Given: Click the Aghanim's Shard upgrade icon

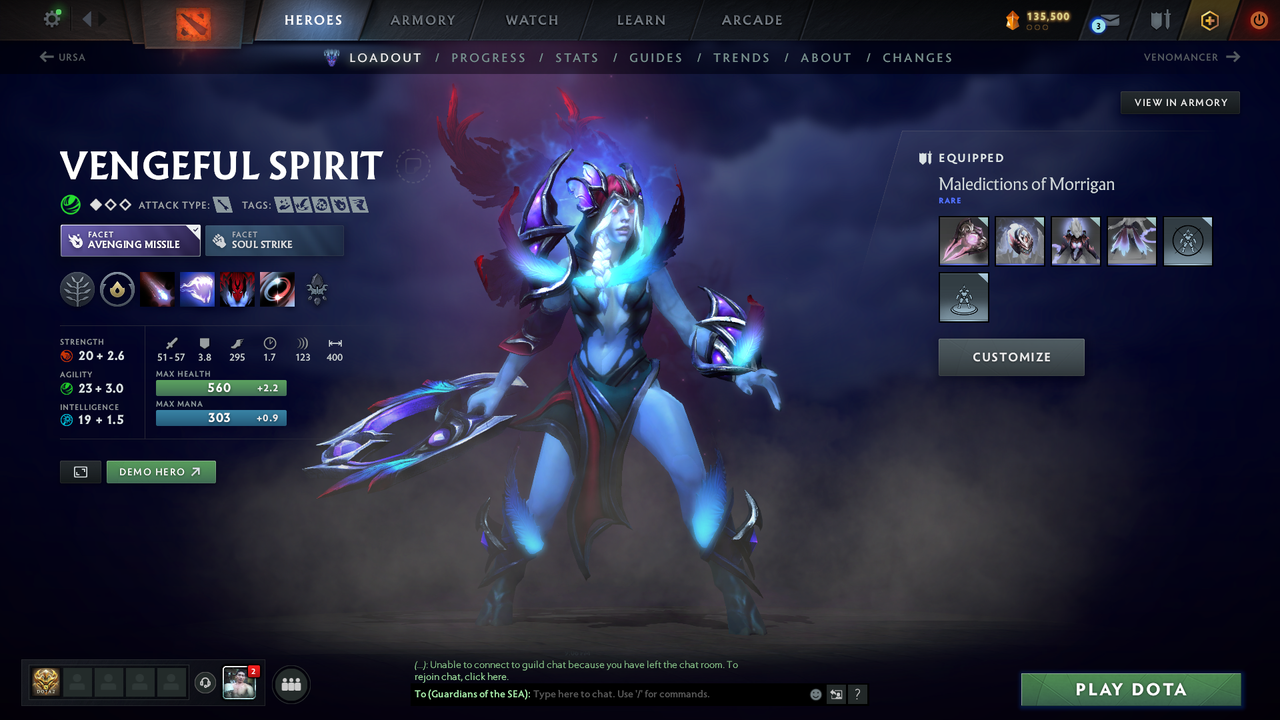Looking at the screenshot, I should (317, 290).
